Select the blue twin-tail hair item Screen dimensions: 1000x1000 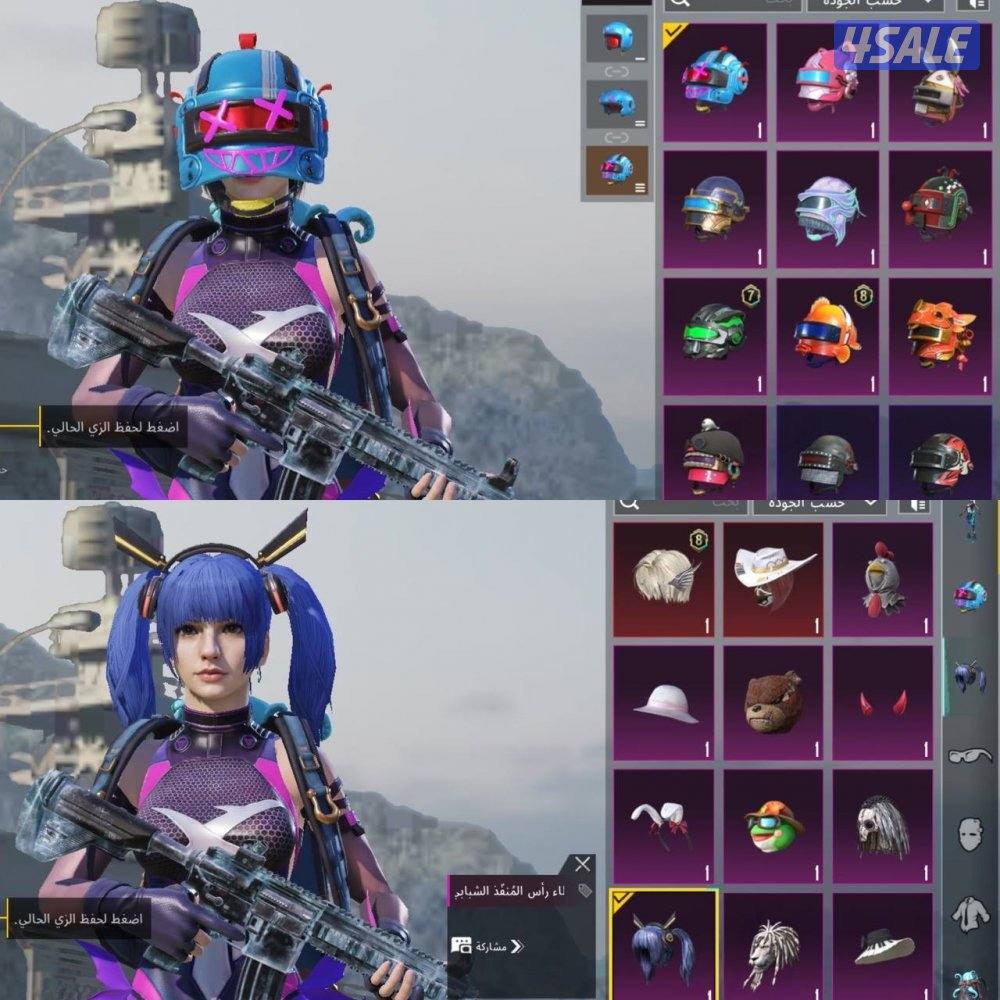tap(663, 945)
